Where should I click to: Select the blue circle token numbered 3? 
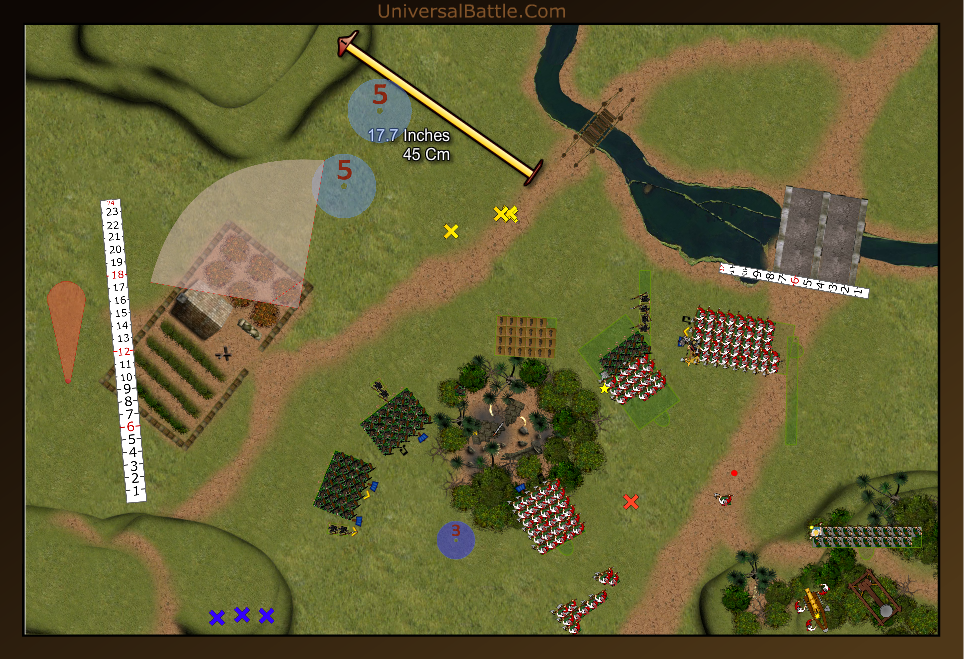pyautogui.click(x=456, y=539)
